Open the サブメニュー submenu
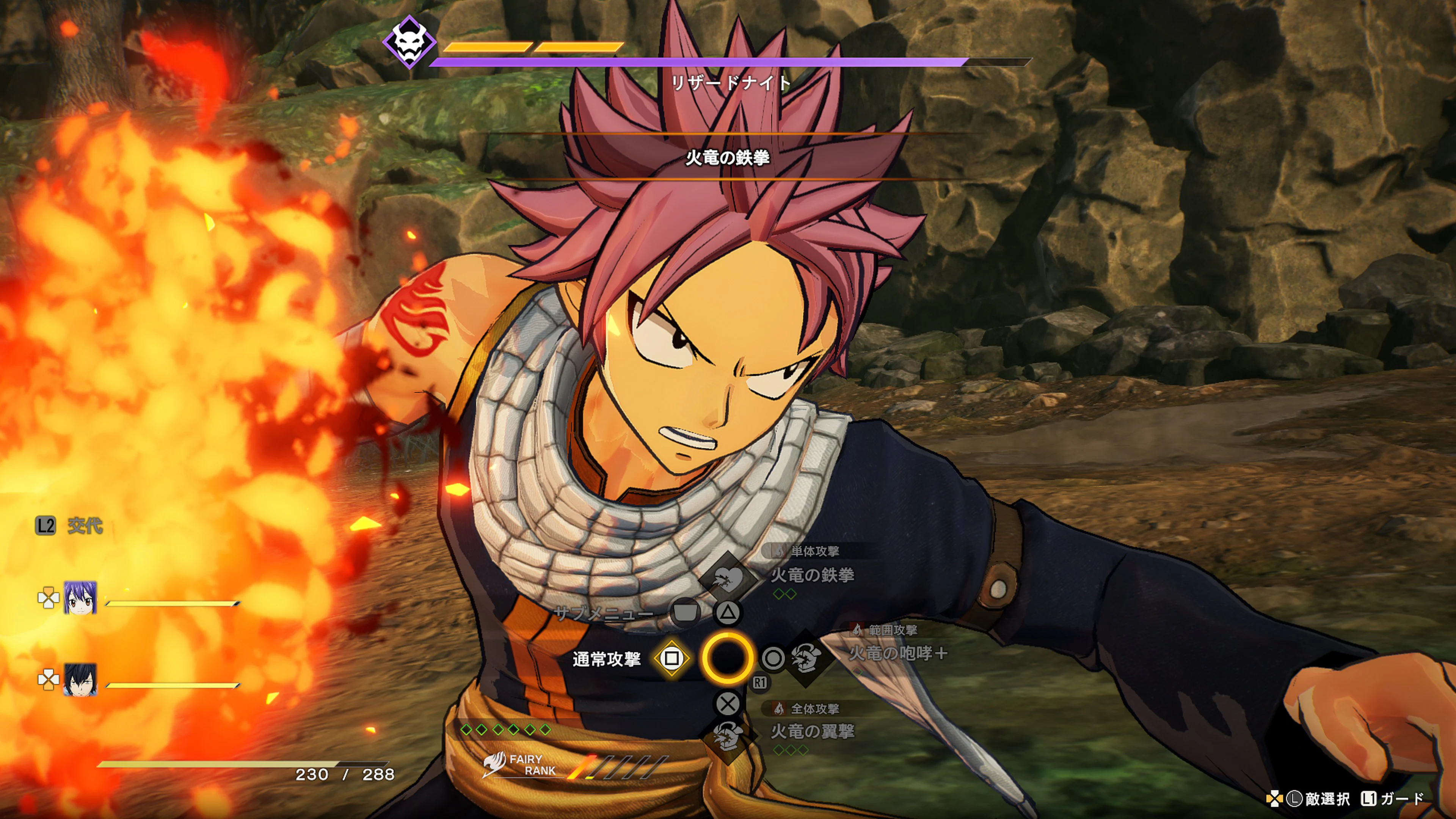This screenshot has height=819, width=1456. coord(604,613)
